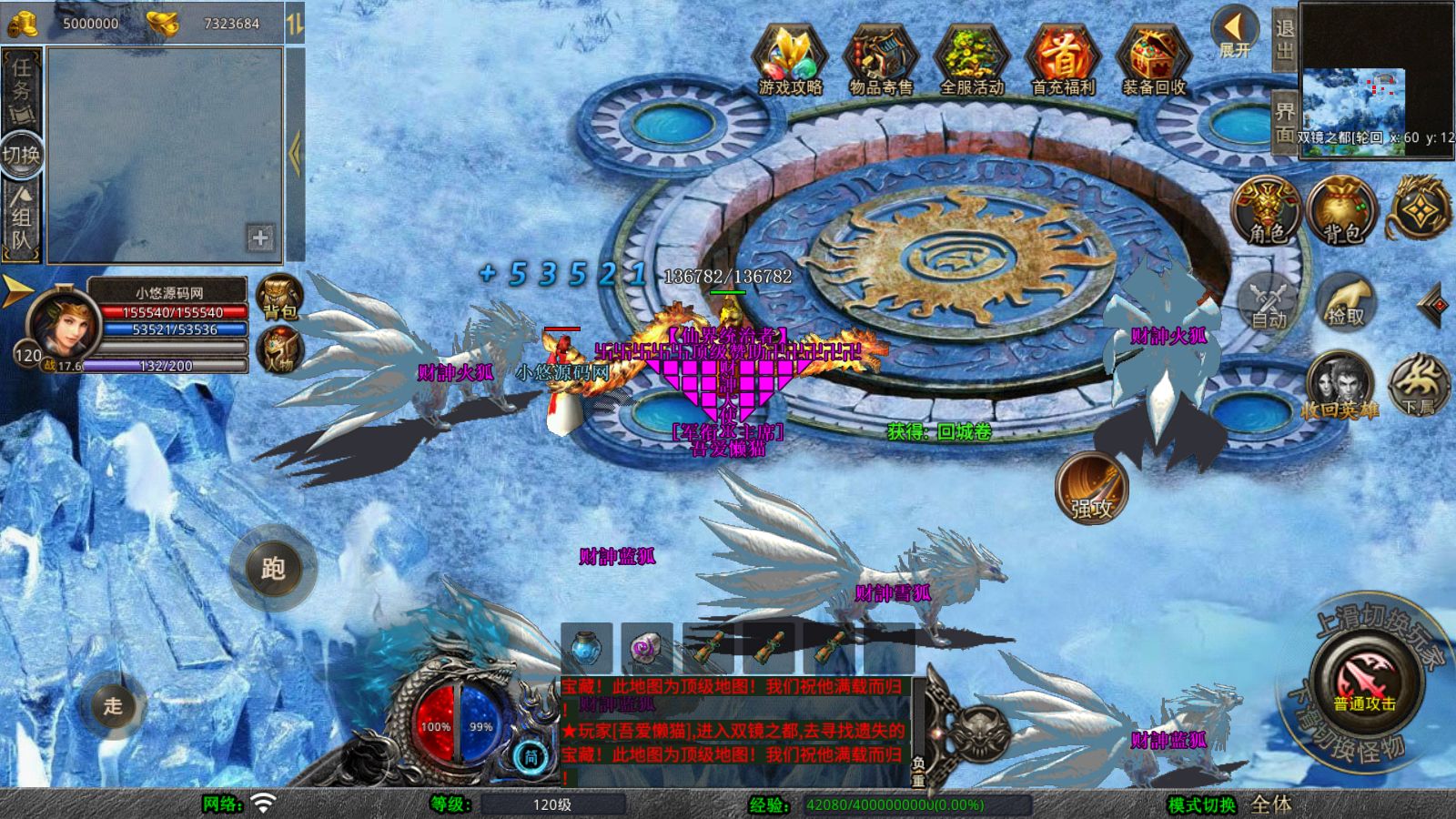
Task: Select the 切换 switch tab on the left panel
Action: 21,155
